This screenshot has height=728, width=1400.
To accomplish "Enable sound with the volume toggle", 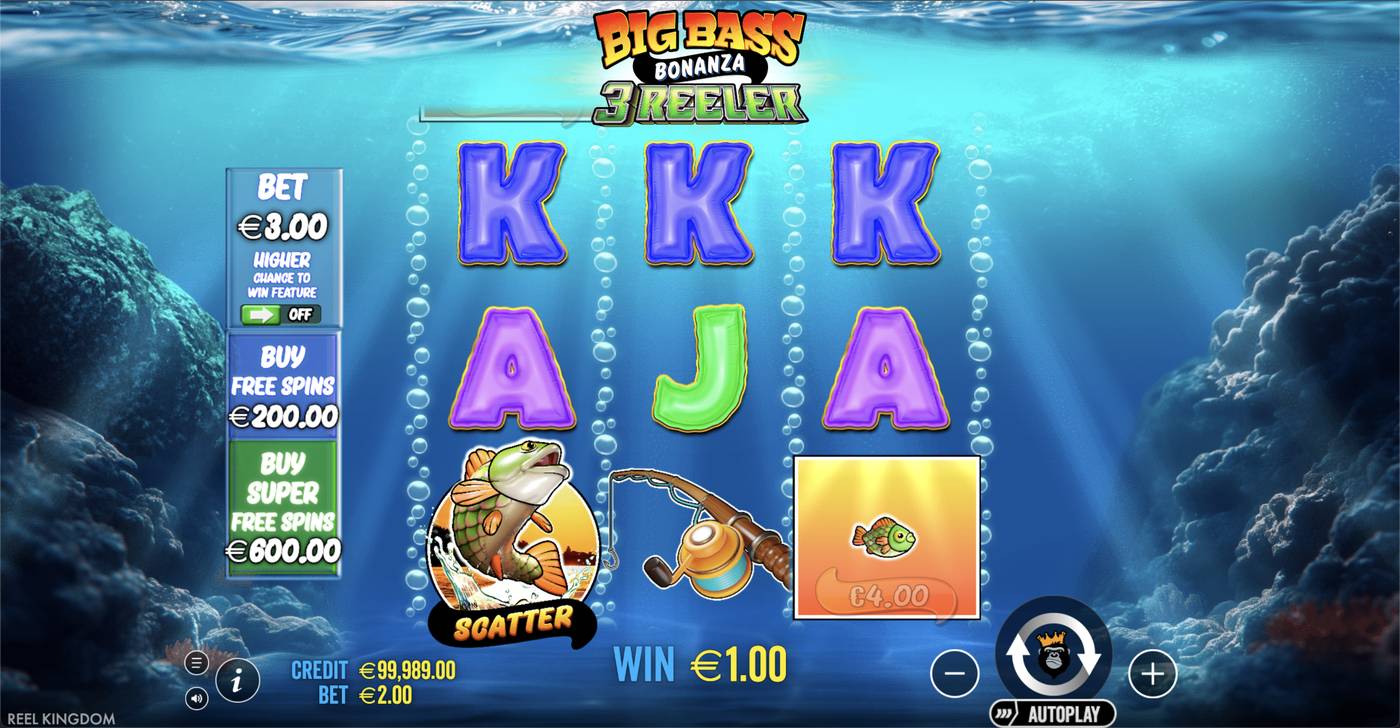I will 196,696.
